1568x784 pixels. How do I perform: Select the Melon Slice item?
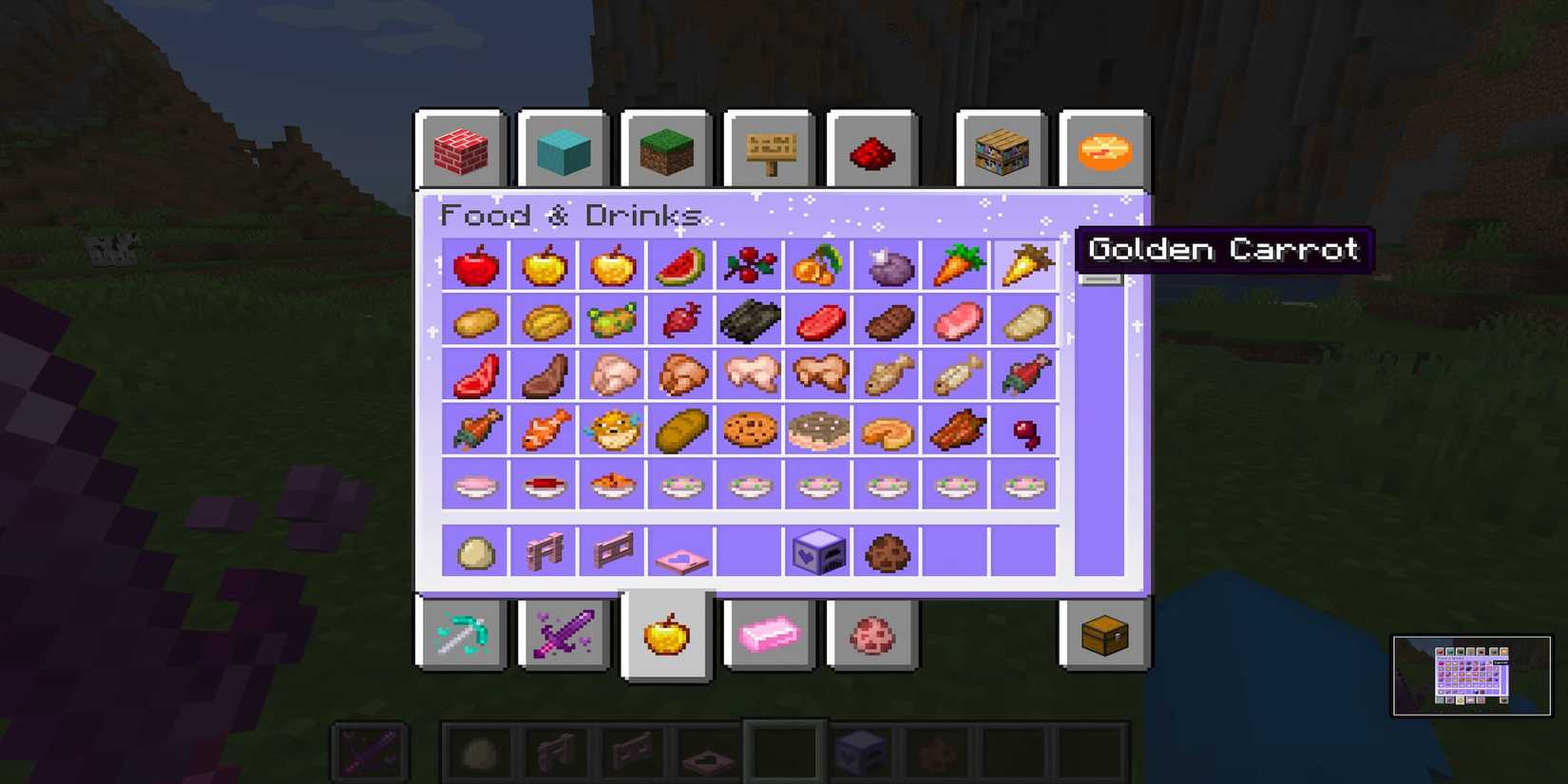coord(681,267)
